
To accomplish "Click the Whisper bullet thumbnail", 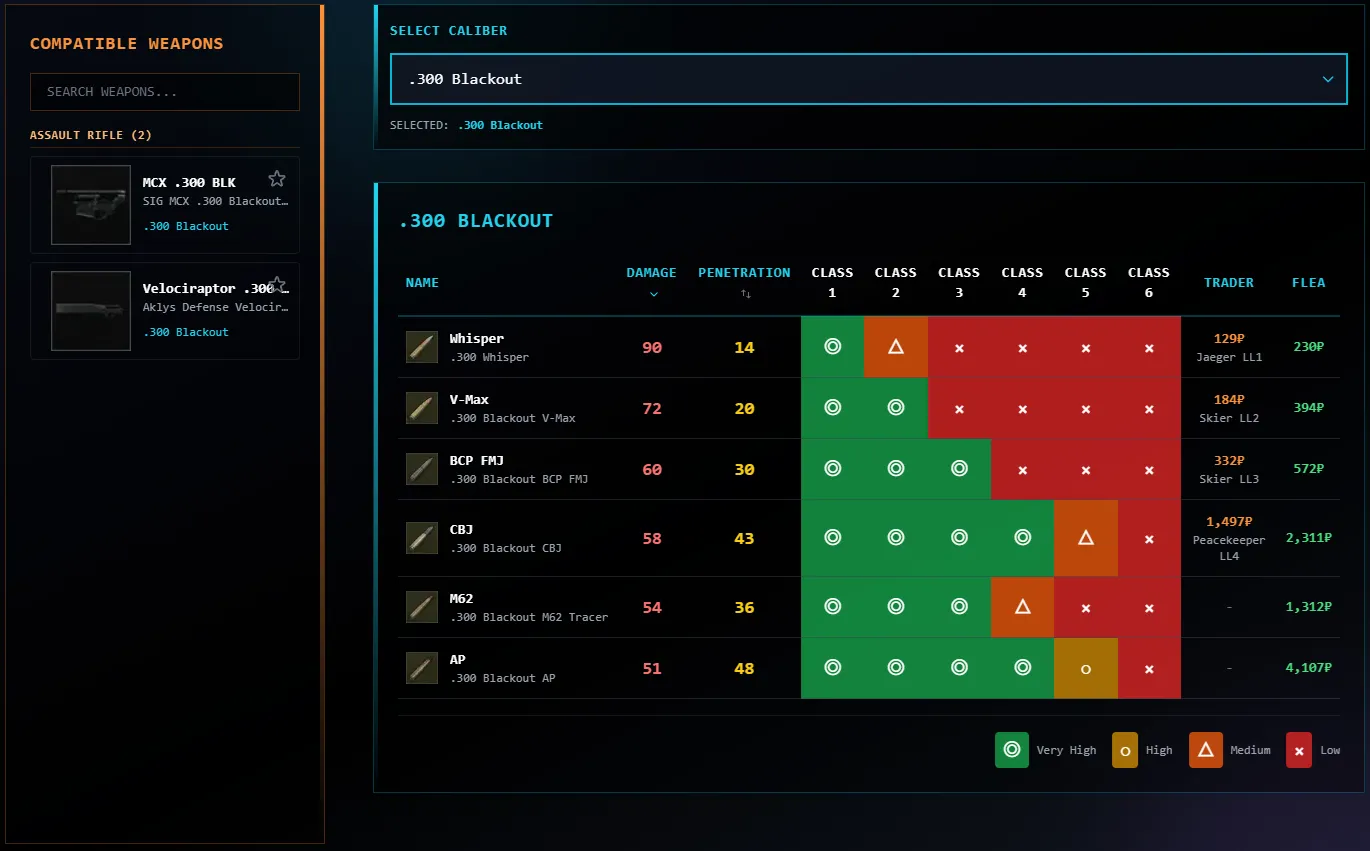I will pos(422,347).
